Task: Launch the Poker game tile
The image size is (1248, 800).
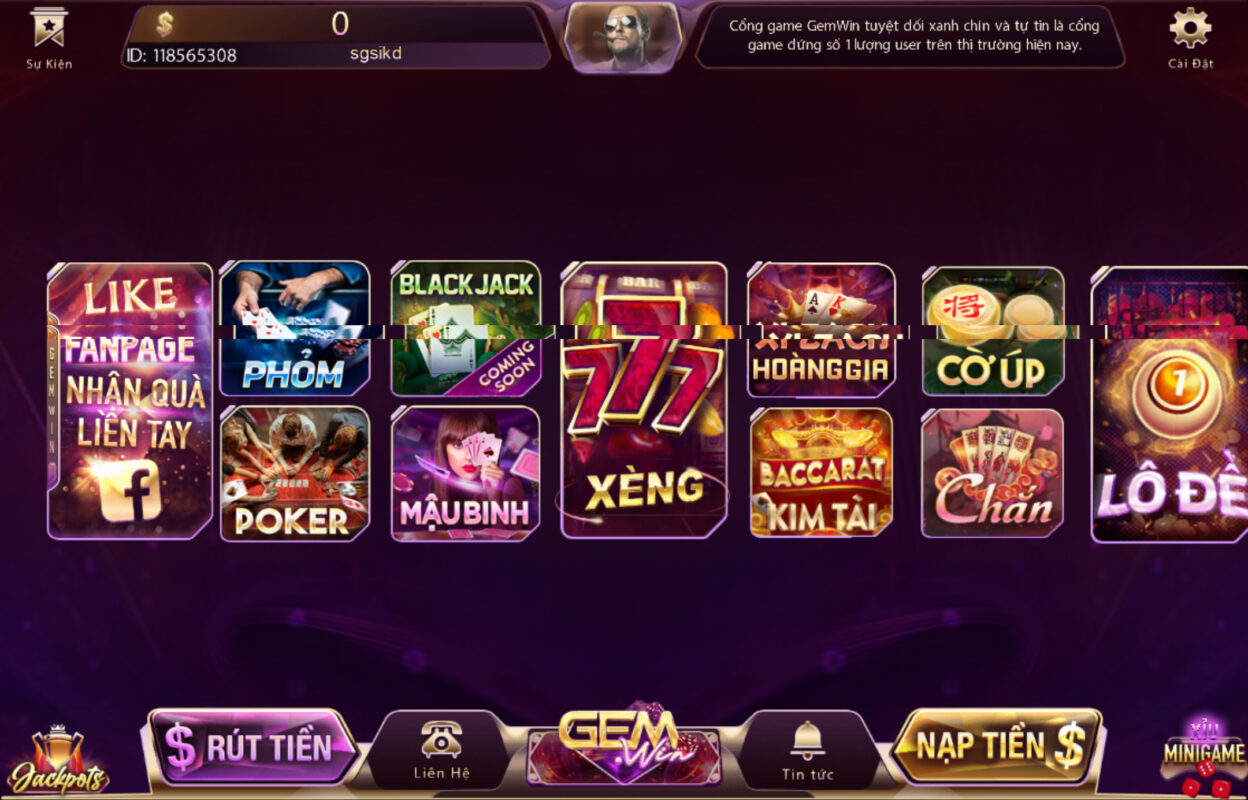Action: 294,473
